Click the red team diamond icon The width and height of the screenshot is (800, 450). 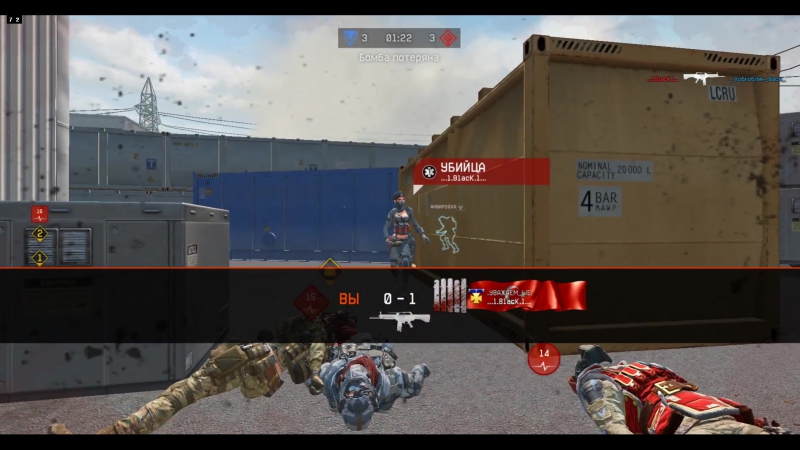[x=448, y=38]
